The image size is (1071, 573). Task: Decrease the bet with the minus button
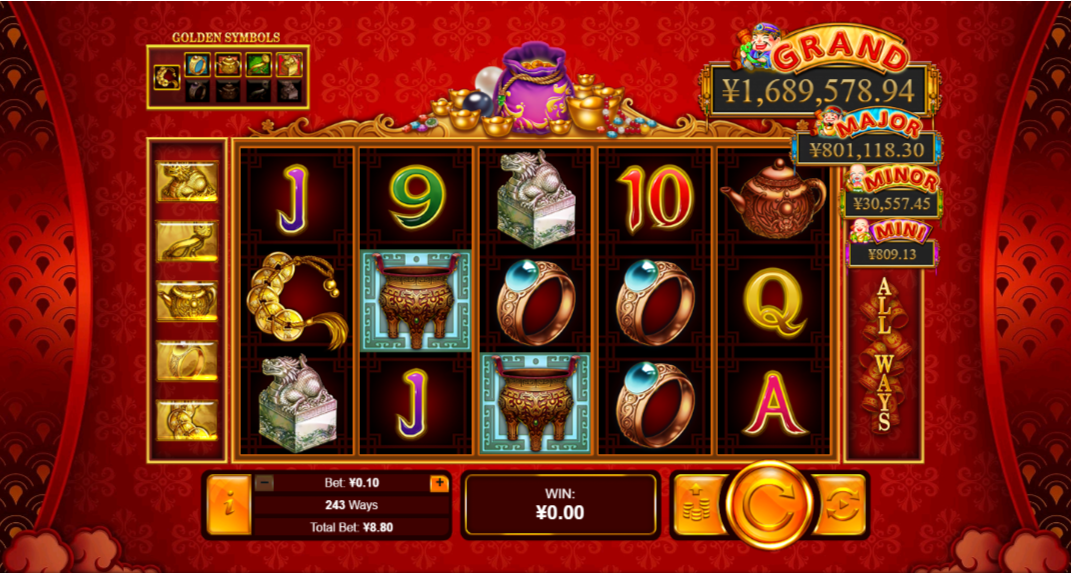[x=265, y=483]
